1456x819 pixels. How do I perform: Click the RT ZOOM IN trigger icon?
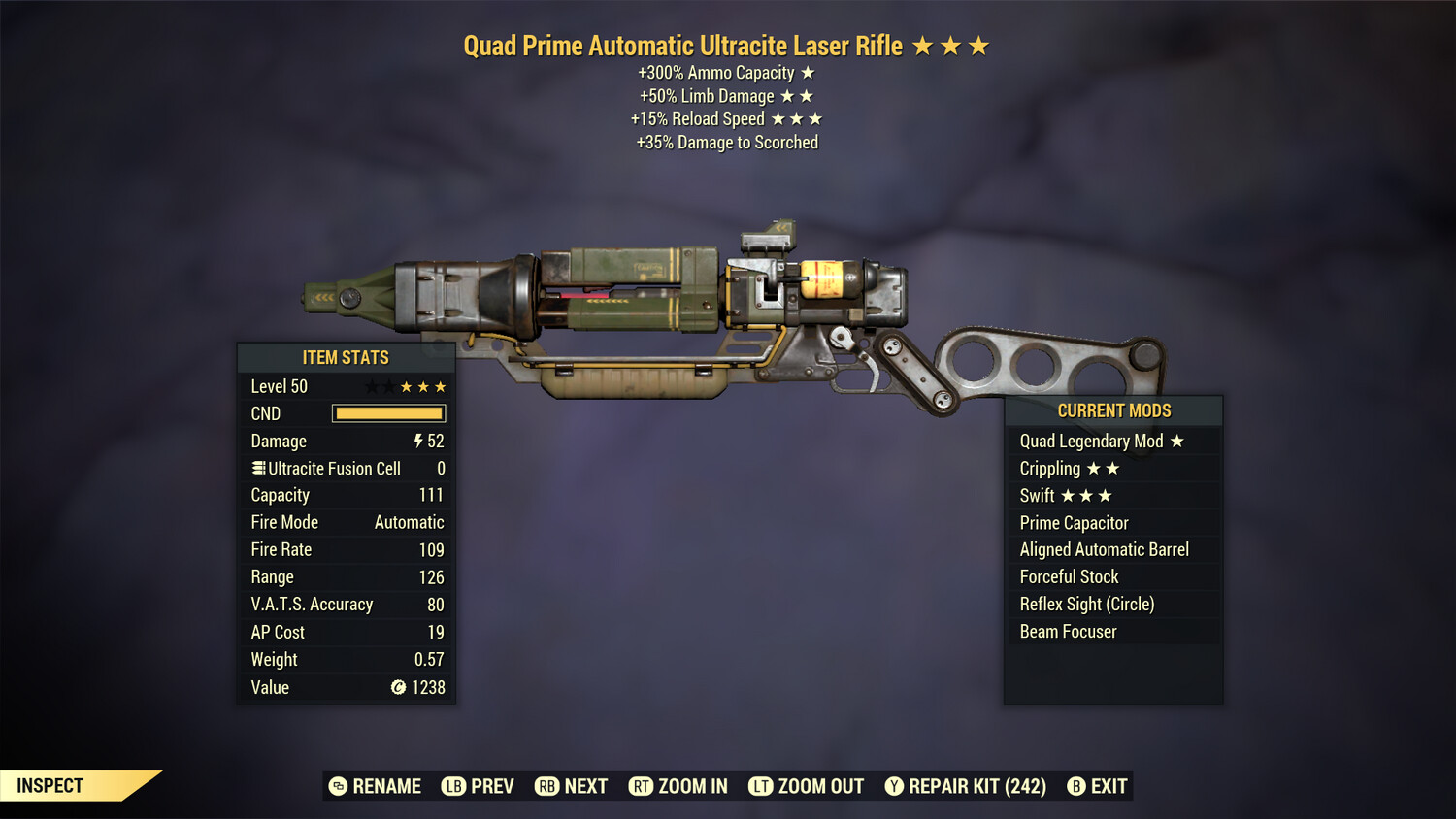coord(642,786)
